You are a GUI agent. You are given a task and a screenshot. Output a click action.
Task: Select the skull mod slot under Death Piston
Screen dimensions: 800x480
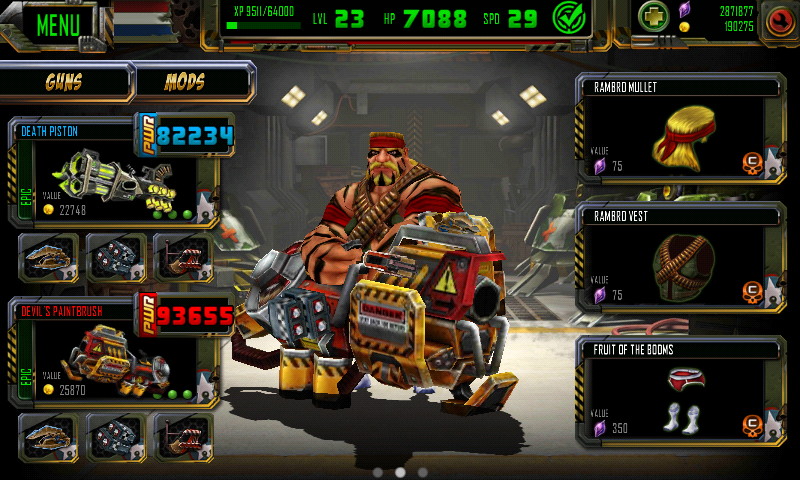point(115,257)
